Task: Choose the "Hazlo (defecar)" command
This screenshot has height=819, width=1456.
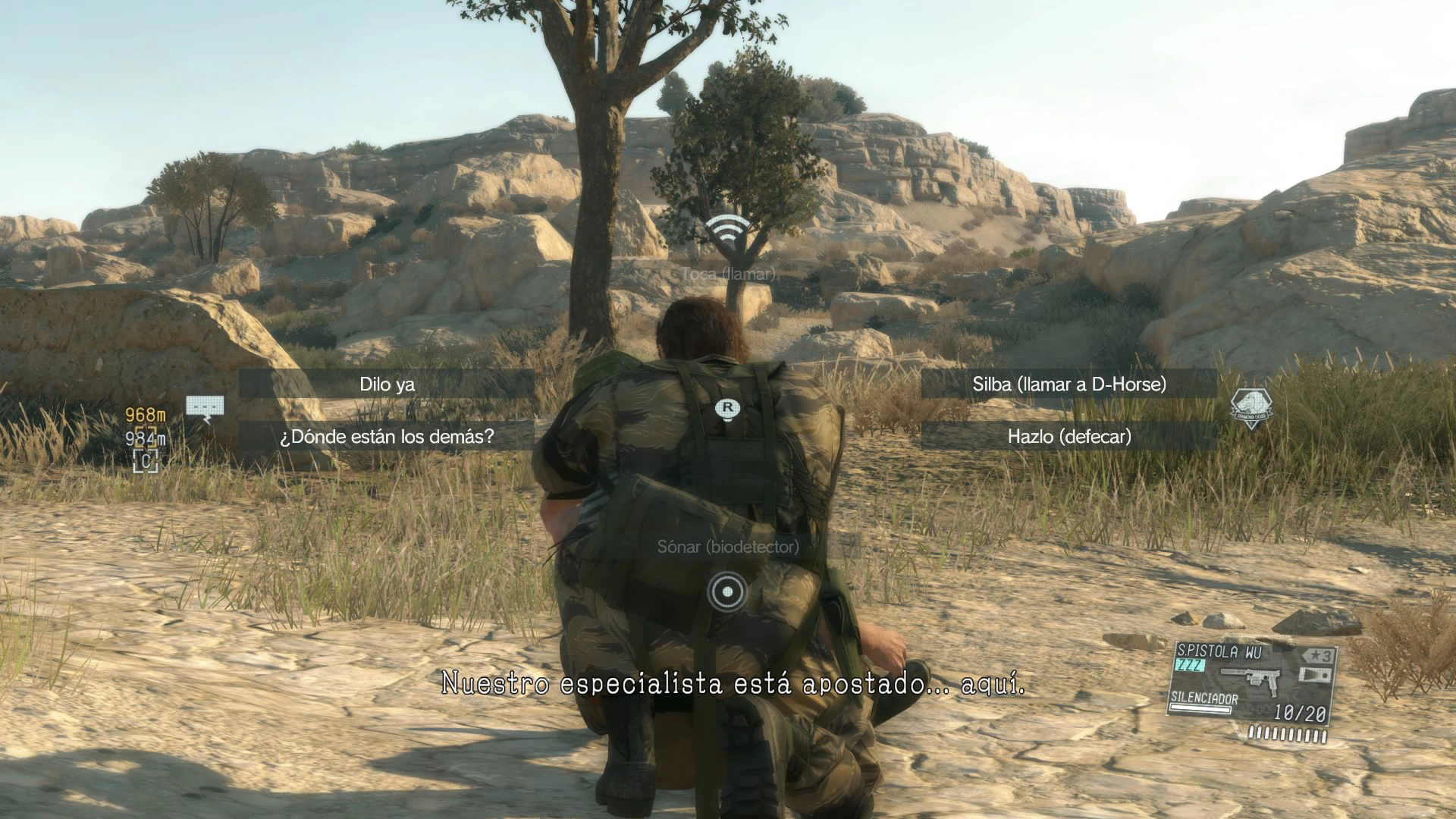Action: point(1068,437)
